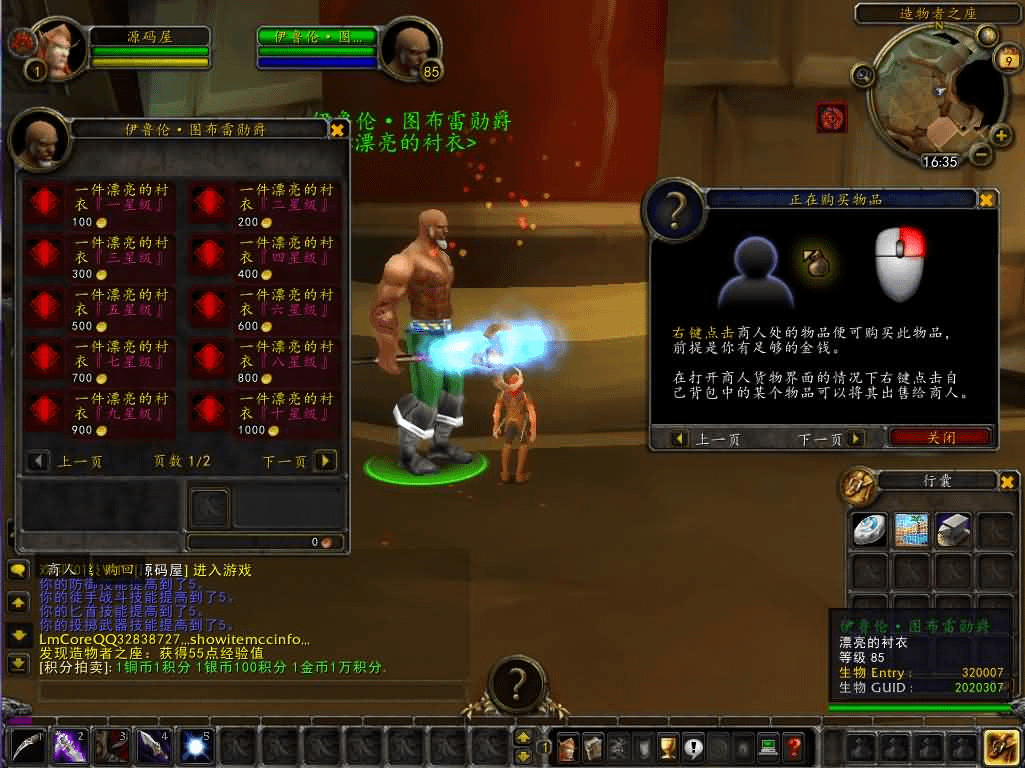Open the red question mark help button
1025x768 pixels.
coord(793,746)
